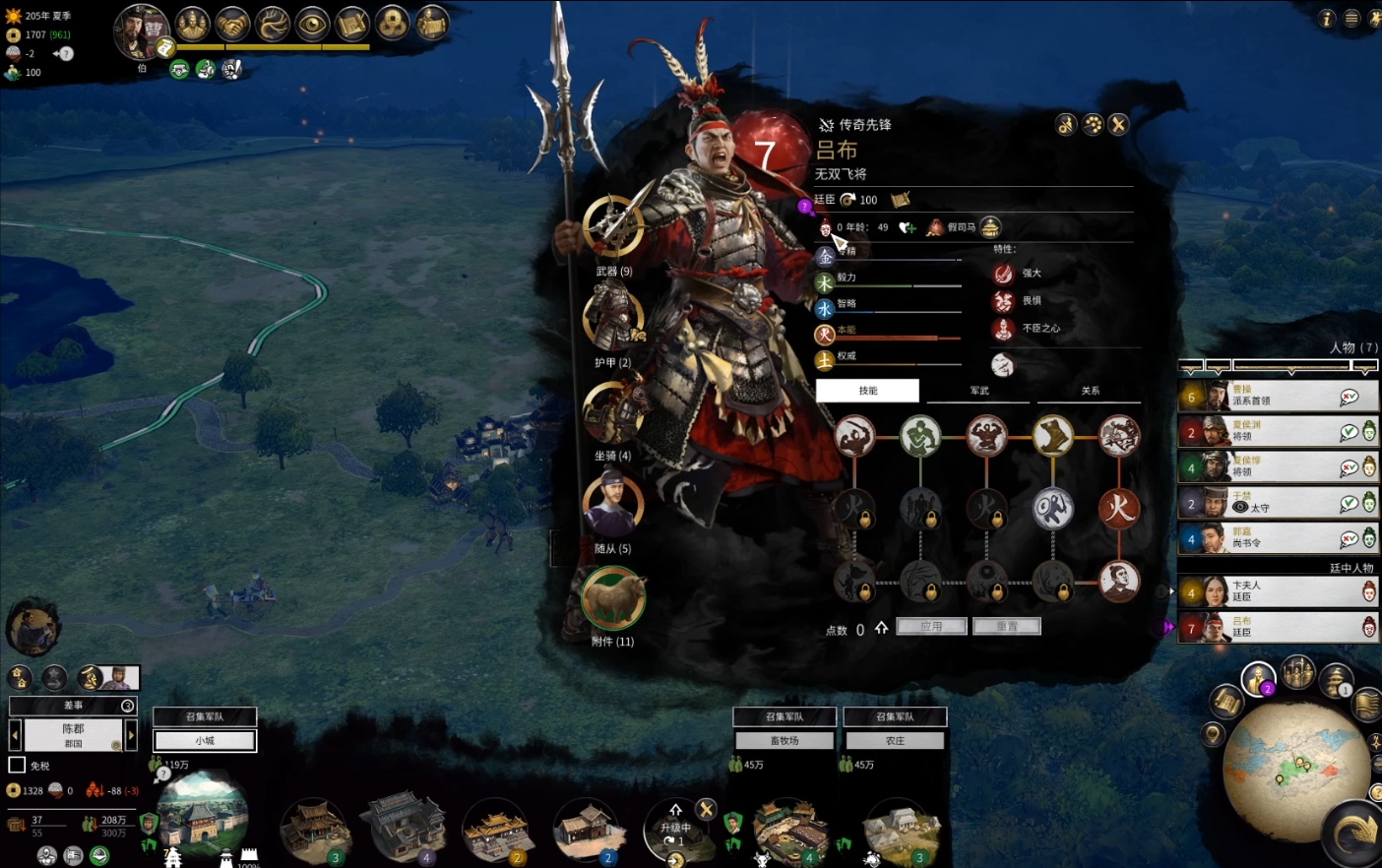1382x868 pixels.
Task: Select the 陈郡 commandery name box
Action: coord(74,735)
